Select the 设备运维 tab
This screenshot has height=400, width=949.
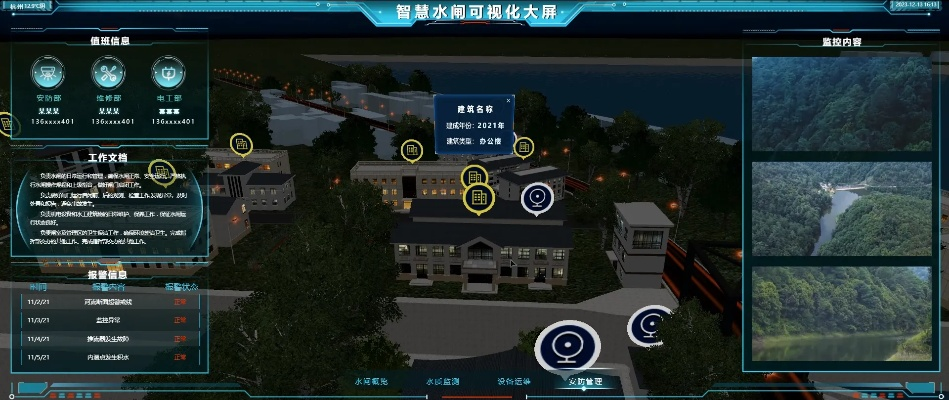[x=513, y=382]
